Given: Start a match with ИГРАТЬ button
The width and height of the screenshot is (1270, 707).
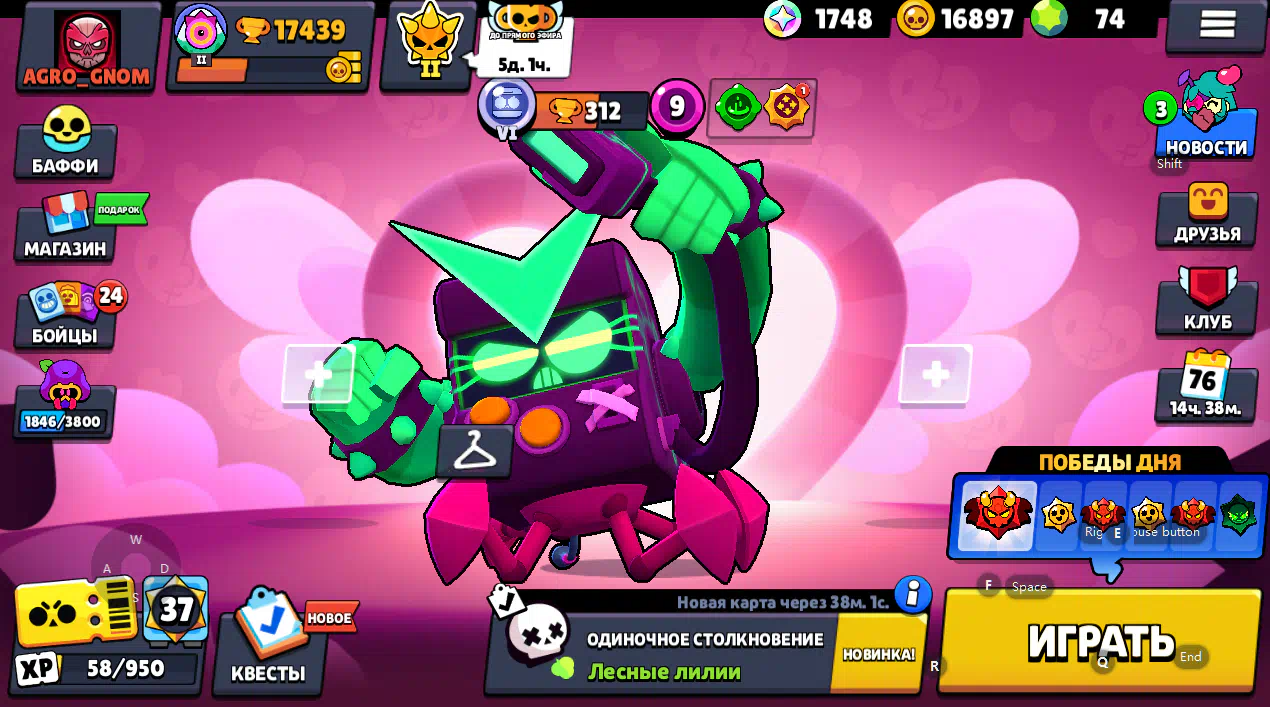Looking at the screenshot, I should [1100, 640].
